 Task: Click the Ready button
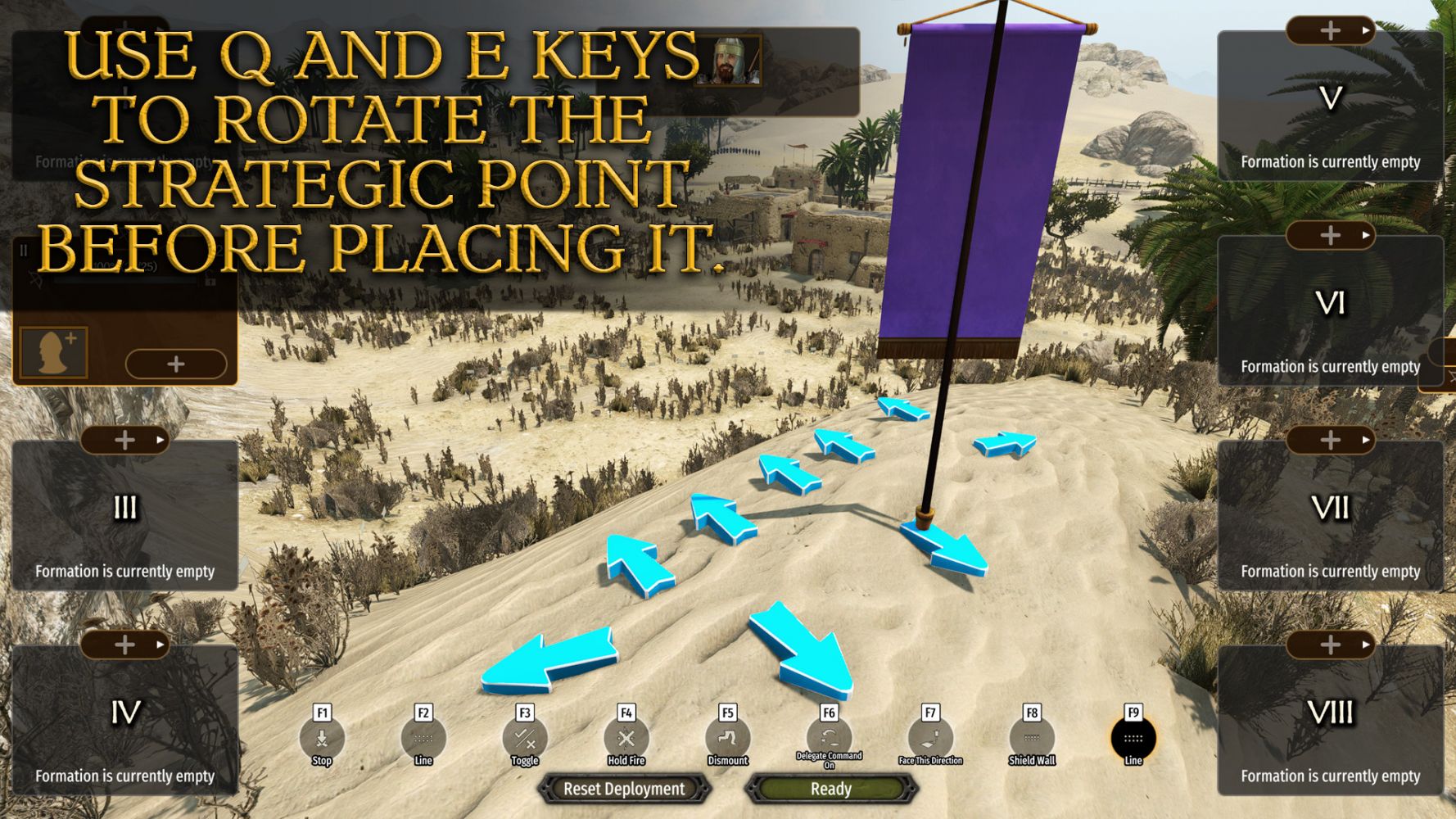pos(830,789)
